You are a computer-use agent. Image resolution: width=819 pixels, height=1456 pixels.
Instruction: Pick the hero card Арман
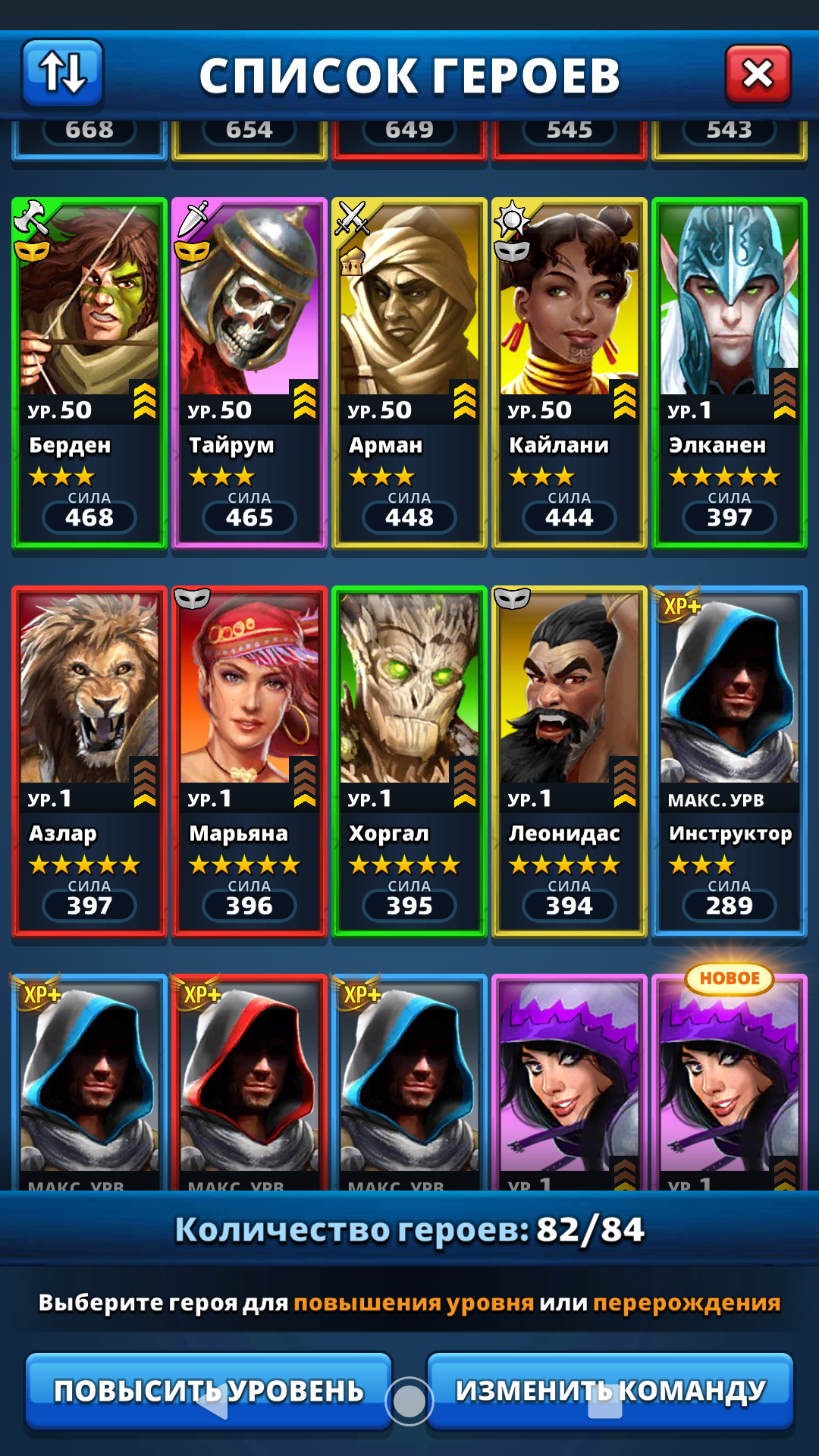[409, 372]
